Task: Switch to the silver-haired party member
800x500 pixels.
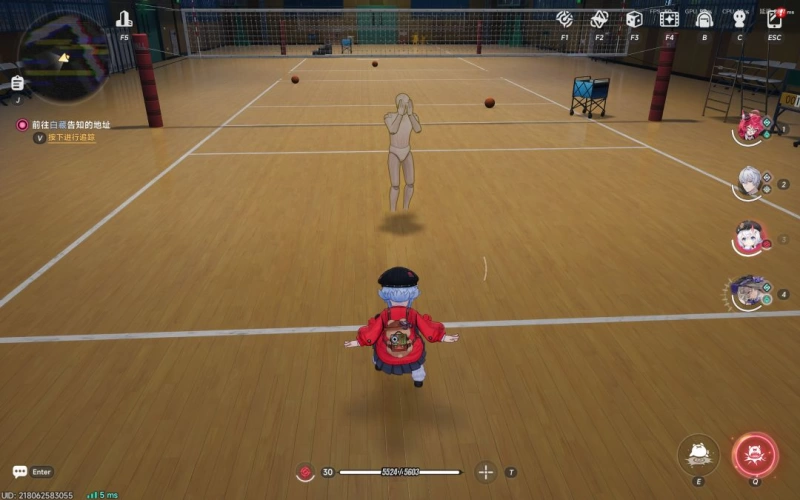Action: 749,182
